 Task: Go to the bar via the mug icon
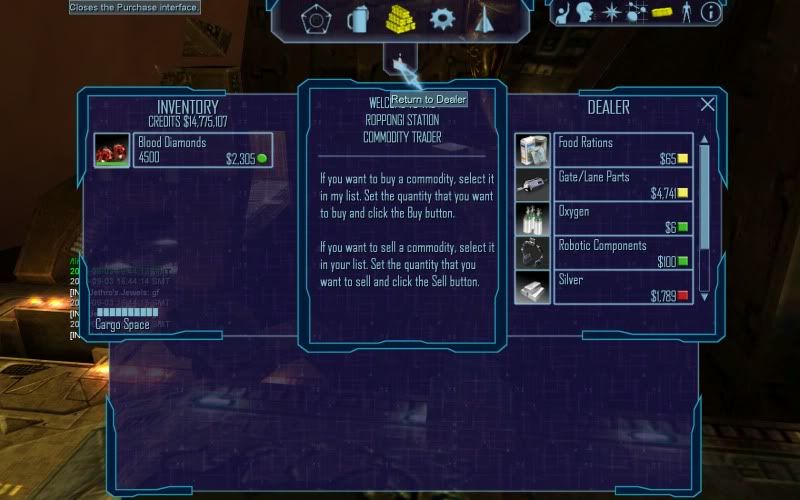358,19
